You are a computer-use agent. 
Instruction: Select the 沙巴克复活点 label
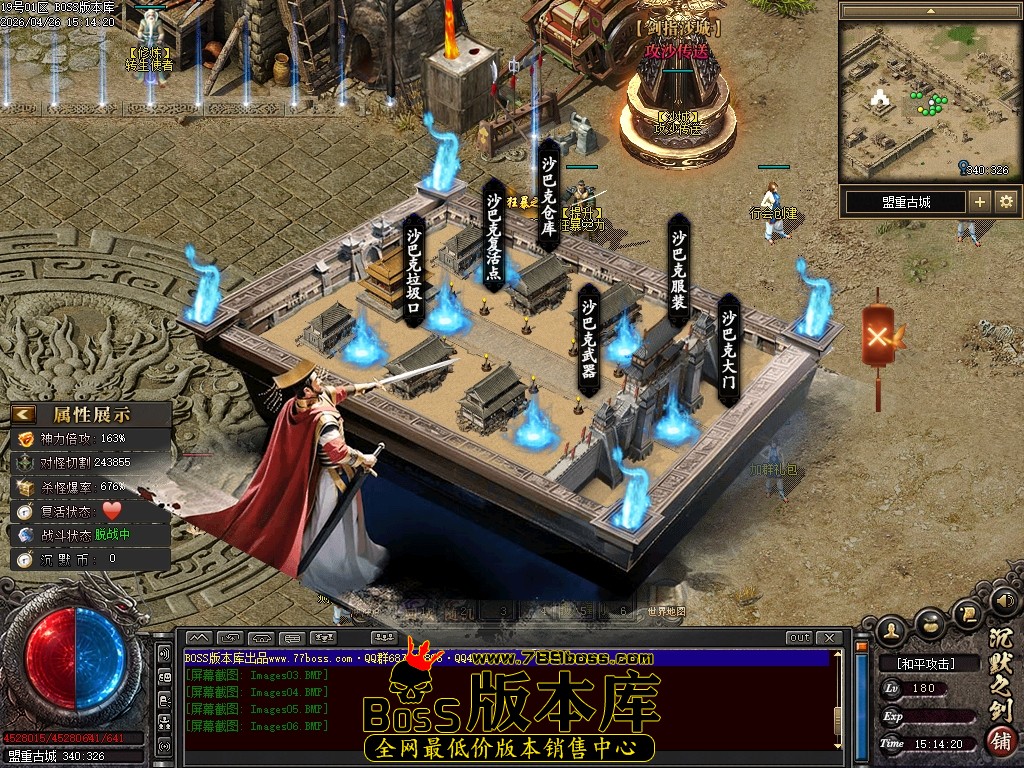(495, 235)
